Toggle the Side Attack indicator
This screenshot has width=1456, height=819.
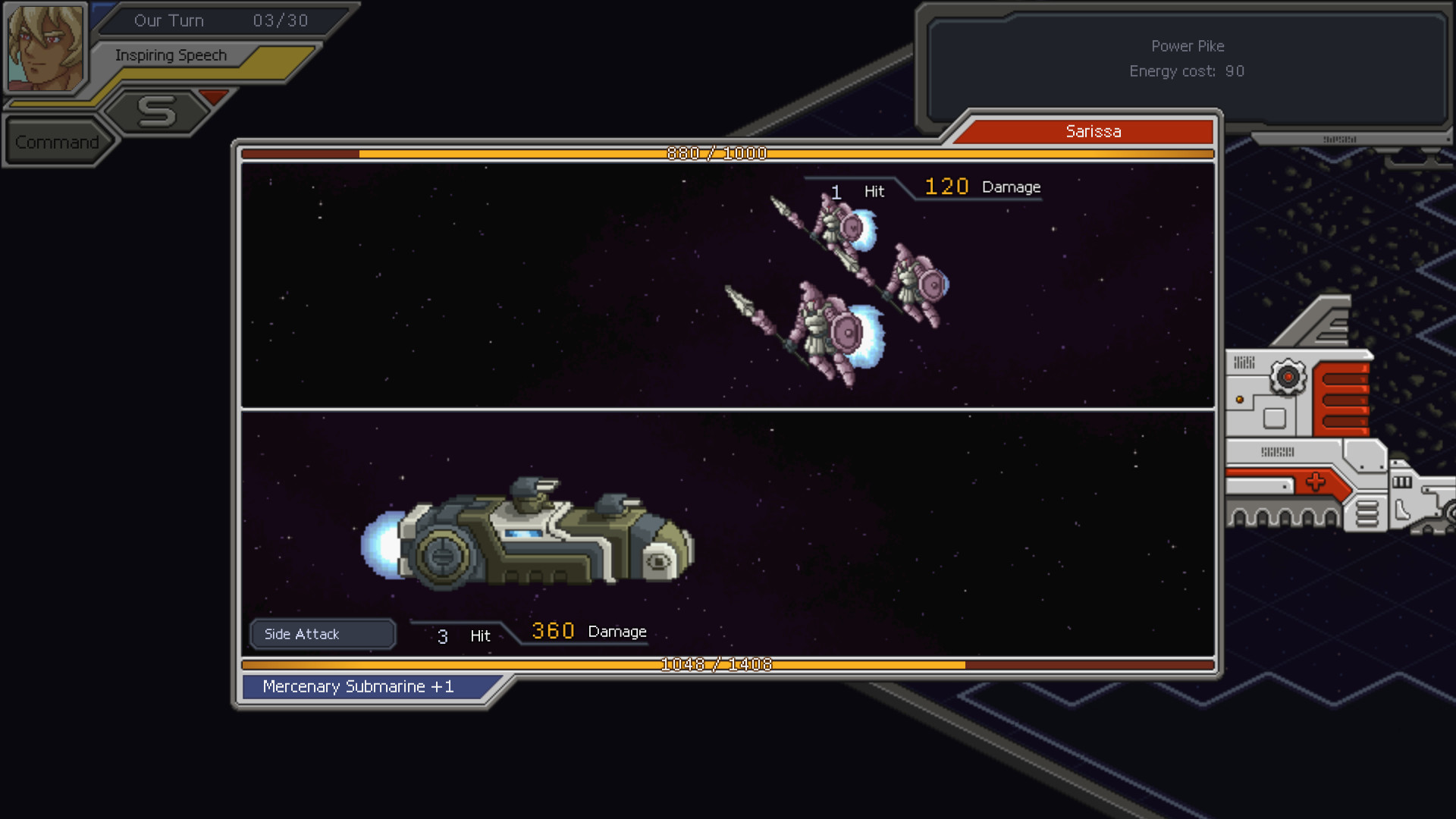click(x=322, y=634)
